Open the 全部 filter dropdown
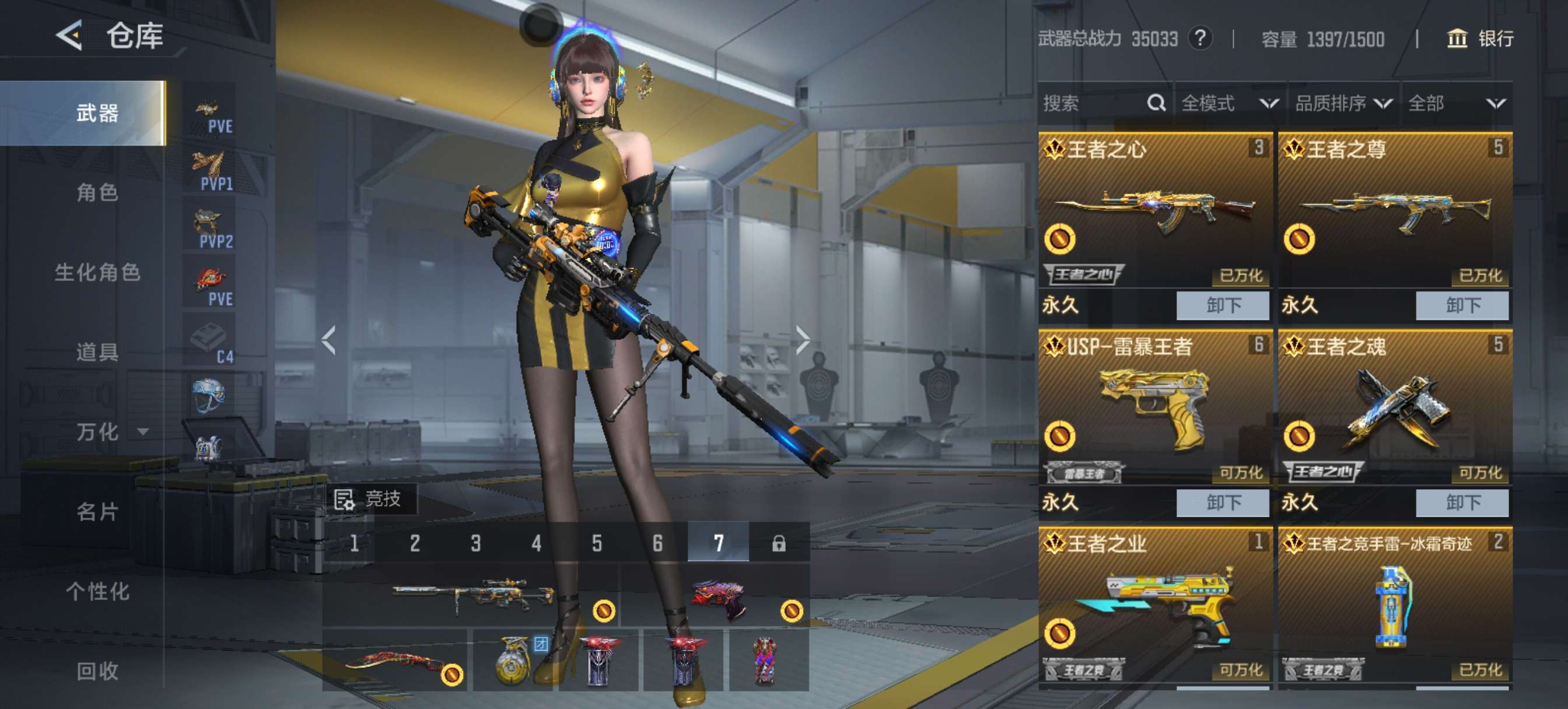1568x709 pixels. tap(1456, 103)
